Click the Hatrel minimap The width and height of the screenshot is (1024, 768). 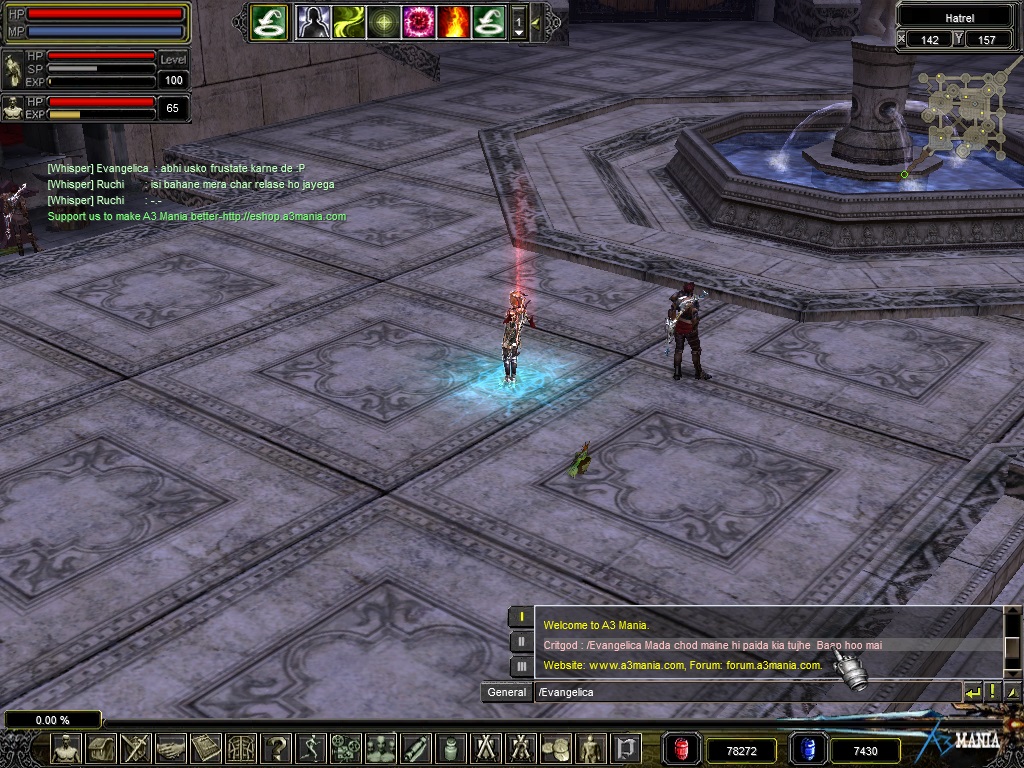960,115
